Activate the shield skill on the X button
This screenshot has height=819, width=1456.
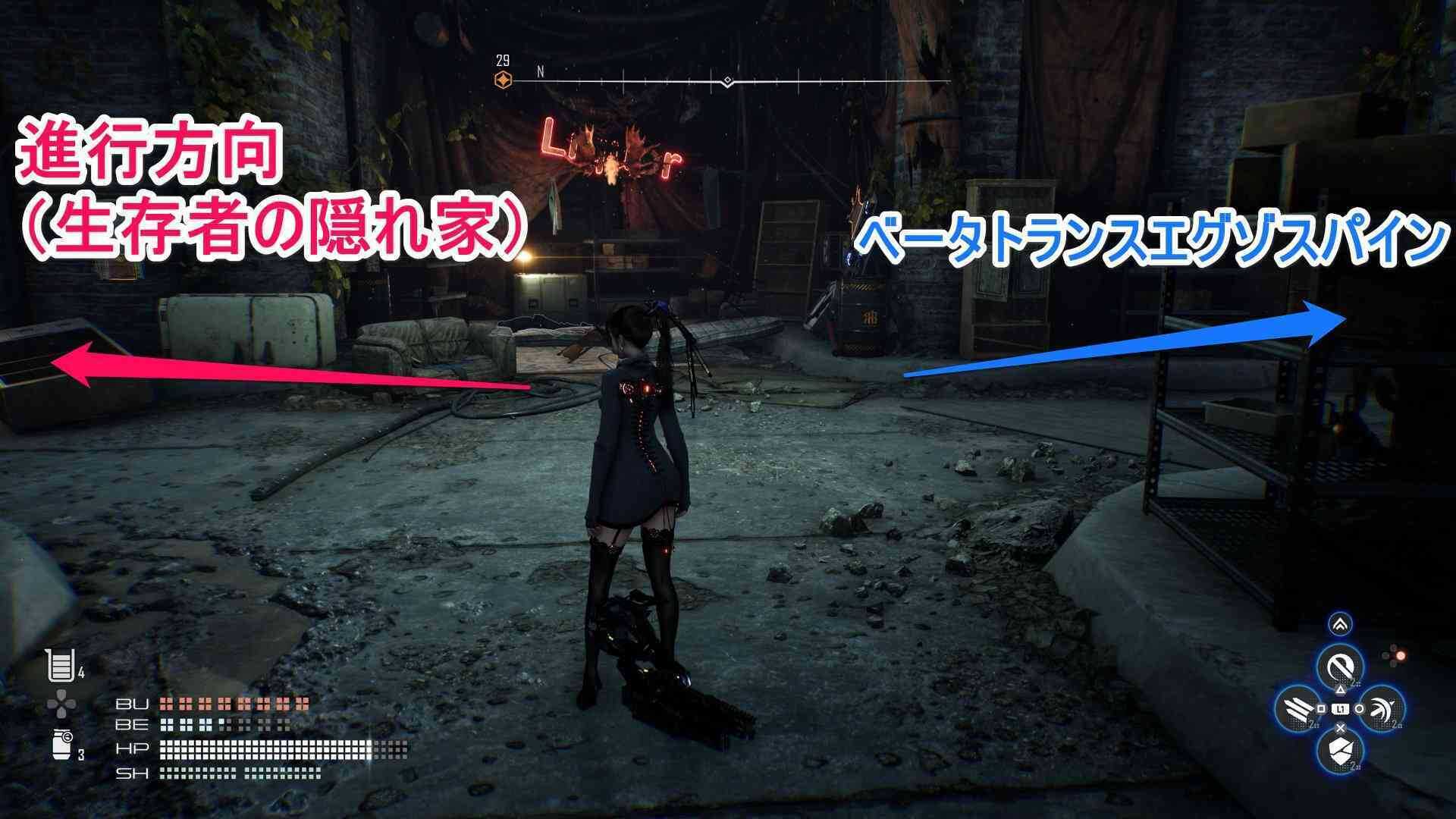(x=1341, y=752)
